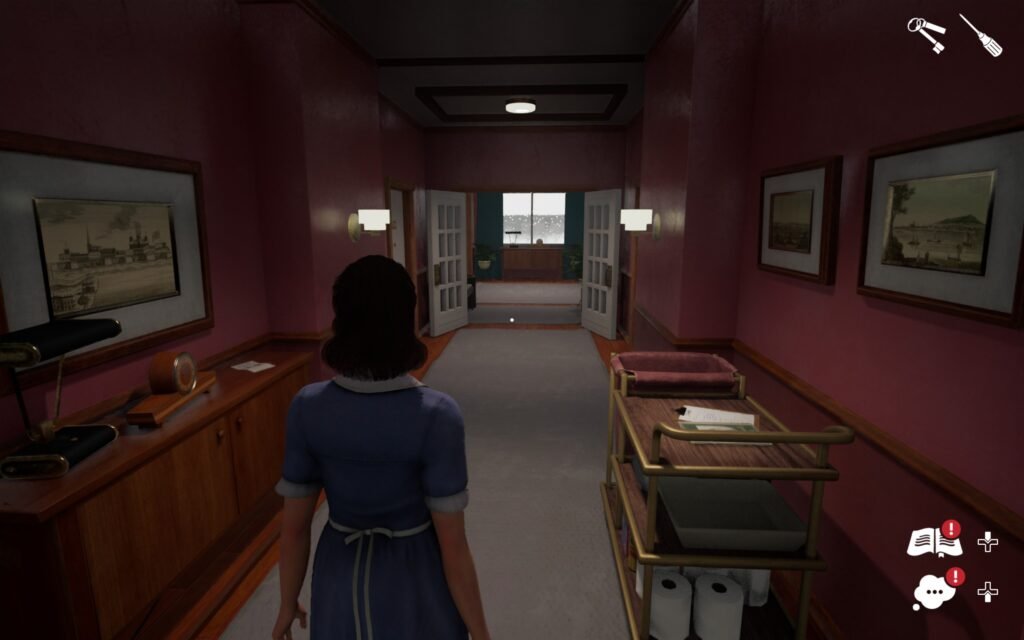The image size is (1024, 640).
Task: Open the journal book icon
Action: coord(932,543)
